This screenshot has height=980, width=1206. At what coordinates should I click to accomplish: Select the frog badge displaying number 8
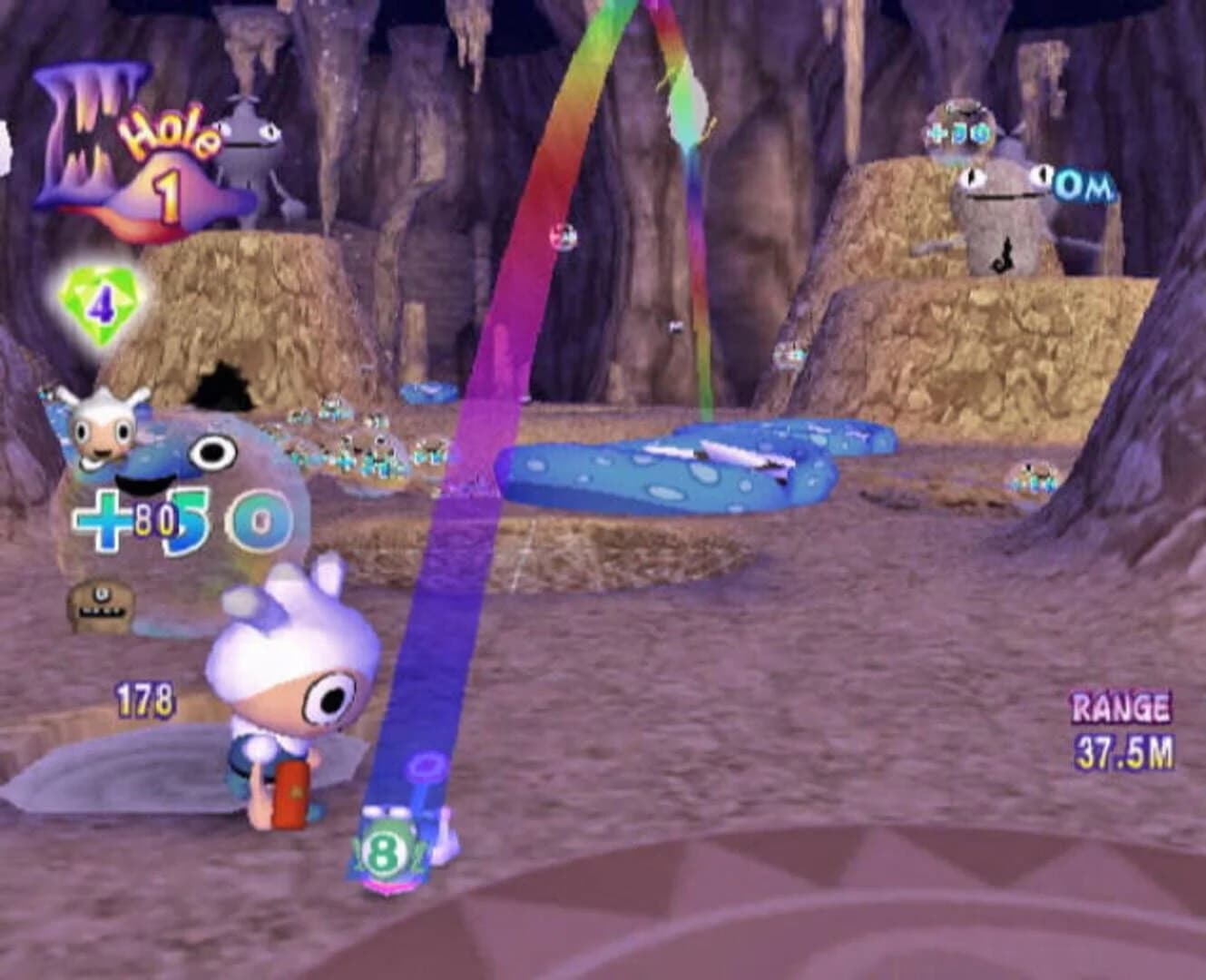coord(383,849)
